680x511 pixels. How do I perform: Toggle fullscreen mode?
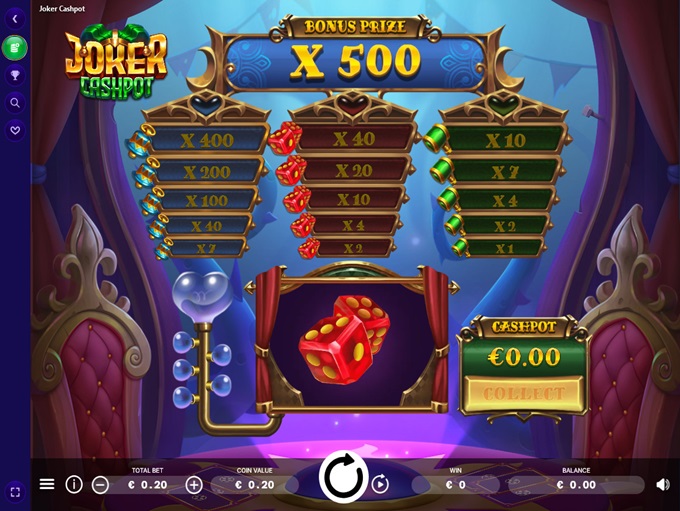tap(15, 492)
